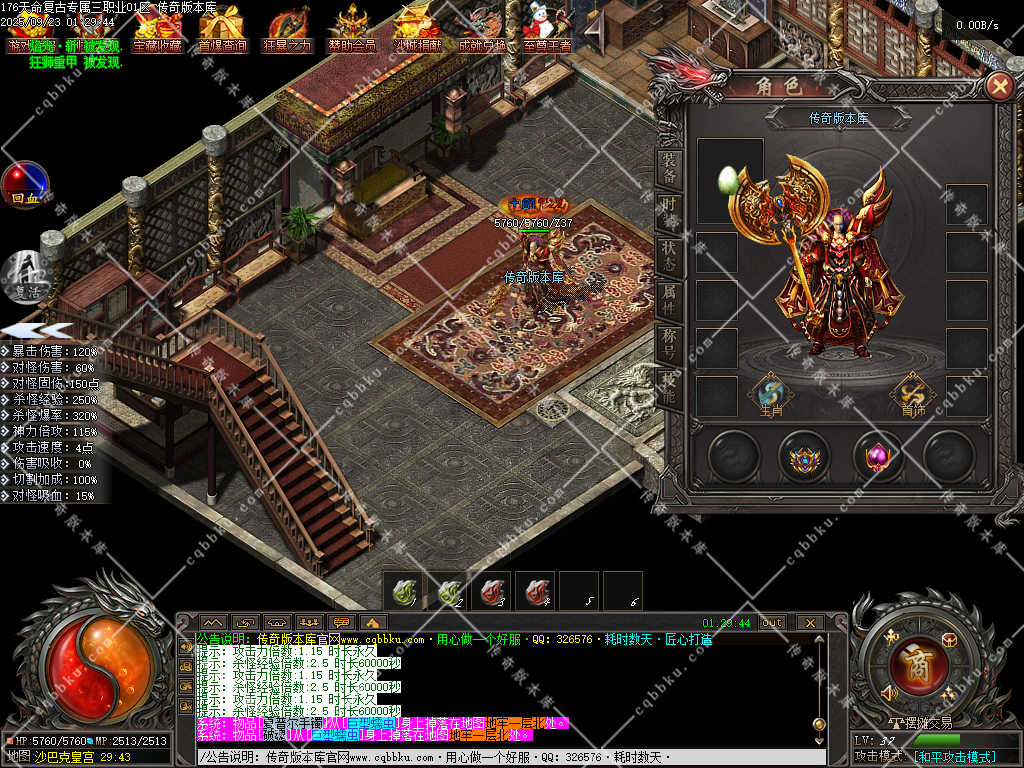
Task: Close the character panel
Action: [998, 86]
